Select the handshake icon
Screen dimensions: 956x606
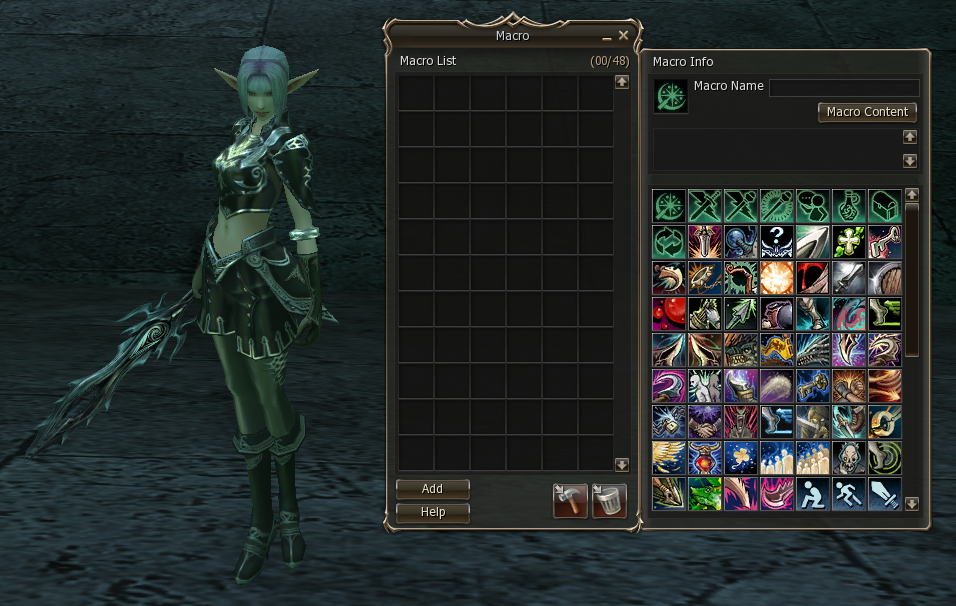(704, 421)
